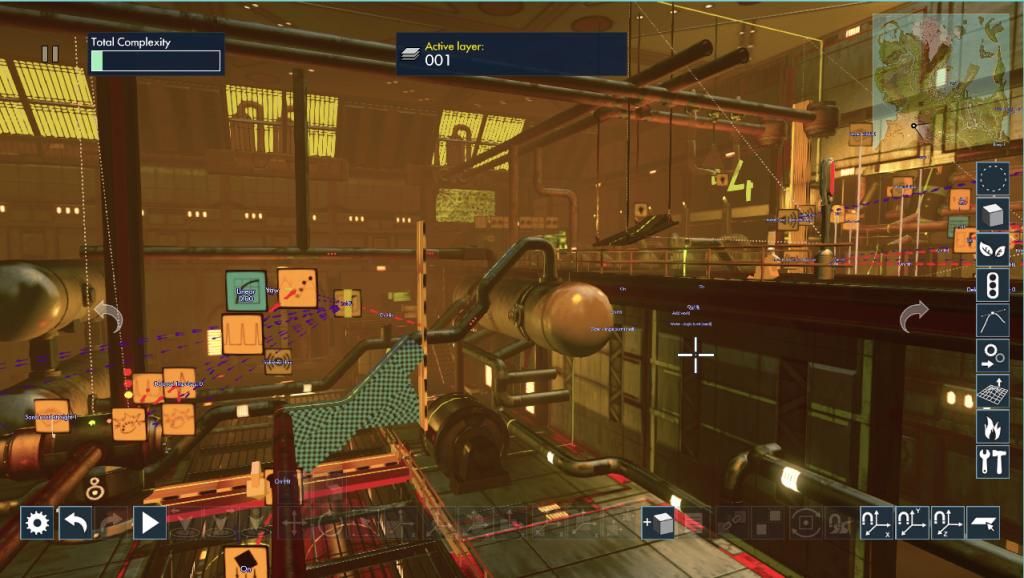Open the circles and arrow physics tool

point(993,355)
